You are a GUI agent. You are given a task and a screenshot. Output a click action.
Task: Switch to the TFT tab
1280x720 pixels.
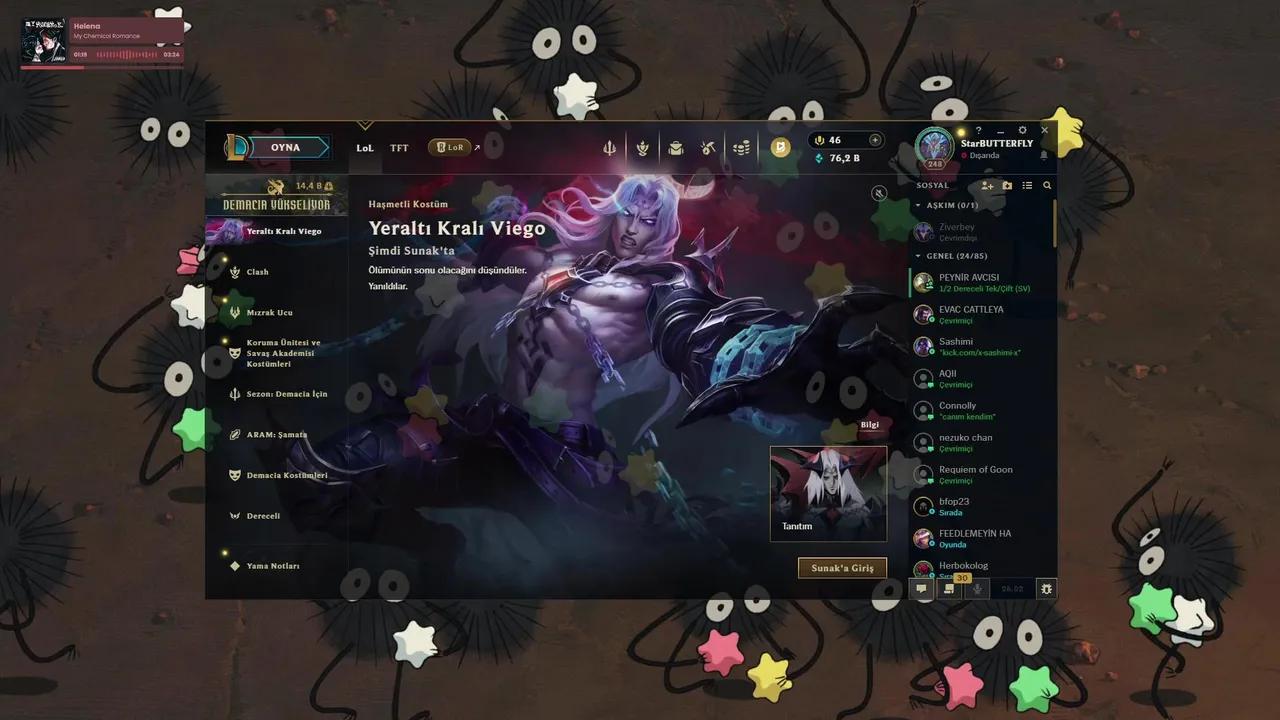tap(399, 147)
